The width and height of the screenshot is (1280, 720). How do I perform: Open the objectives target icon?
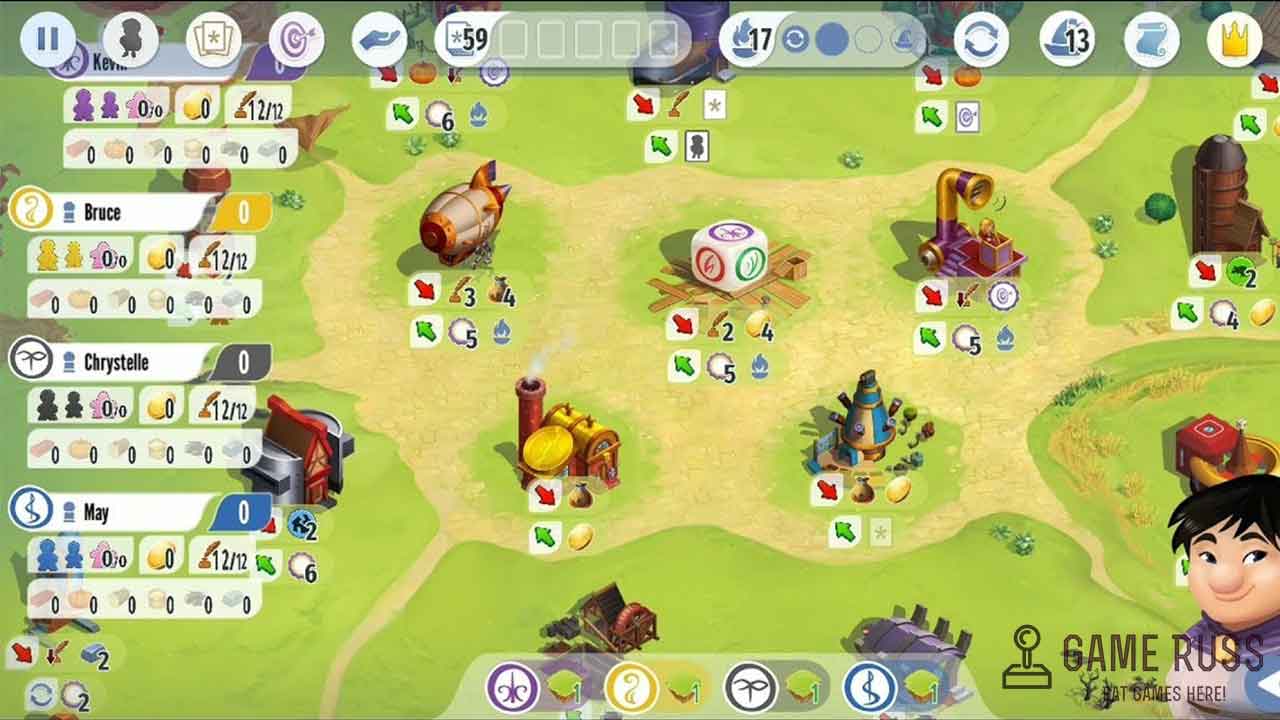tap(297, 40)
